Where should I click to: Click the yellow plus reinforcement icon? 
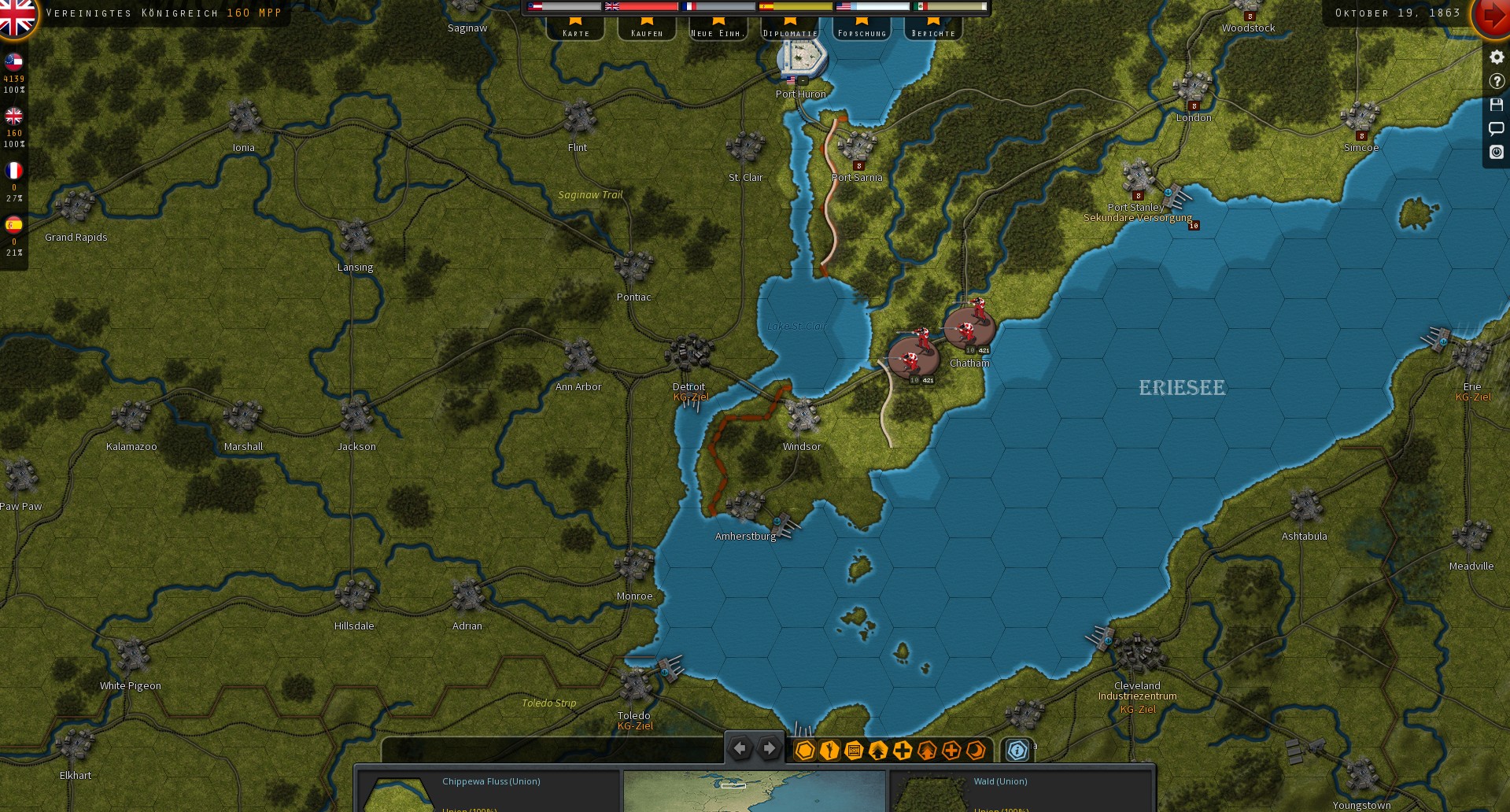(x=903, y=750)
